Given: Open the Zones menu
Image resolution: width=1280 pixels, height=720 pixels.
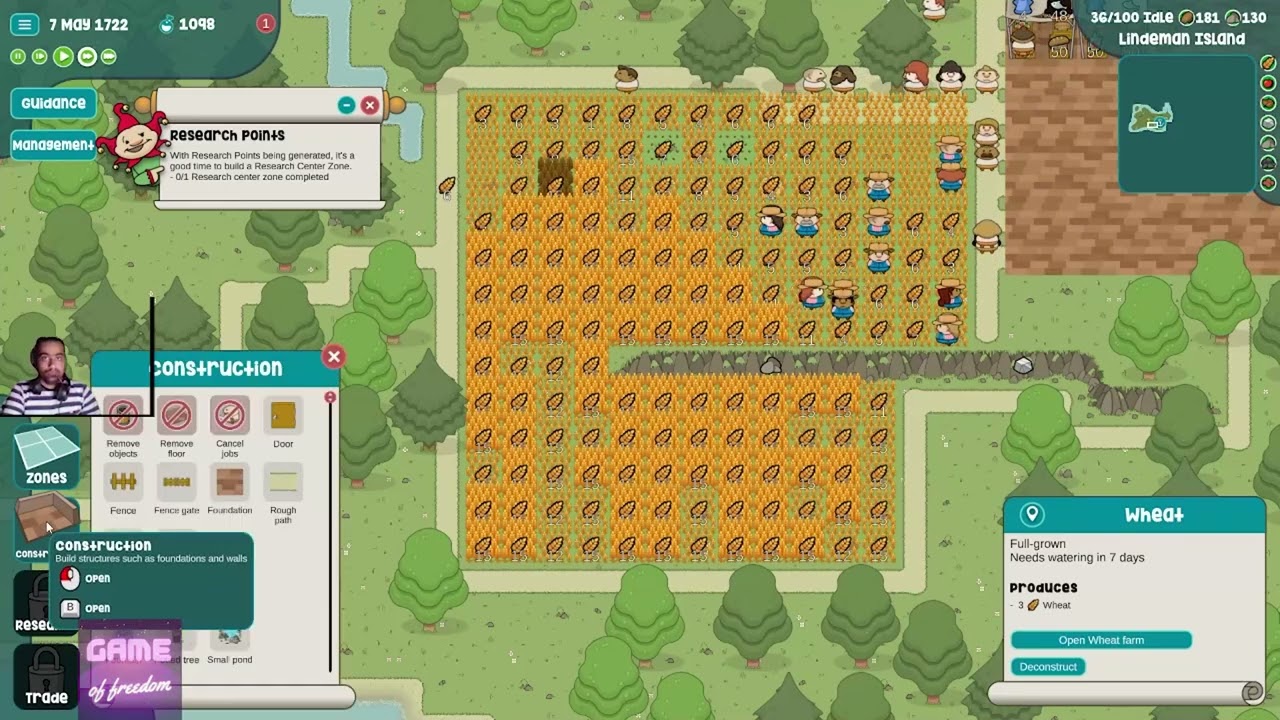Looking at the screenshot, I should 46,456.
